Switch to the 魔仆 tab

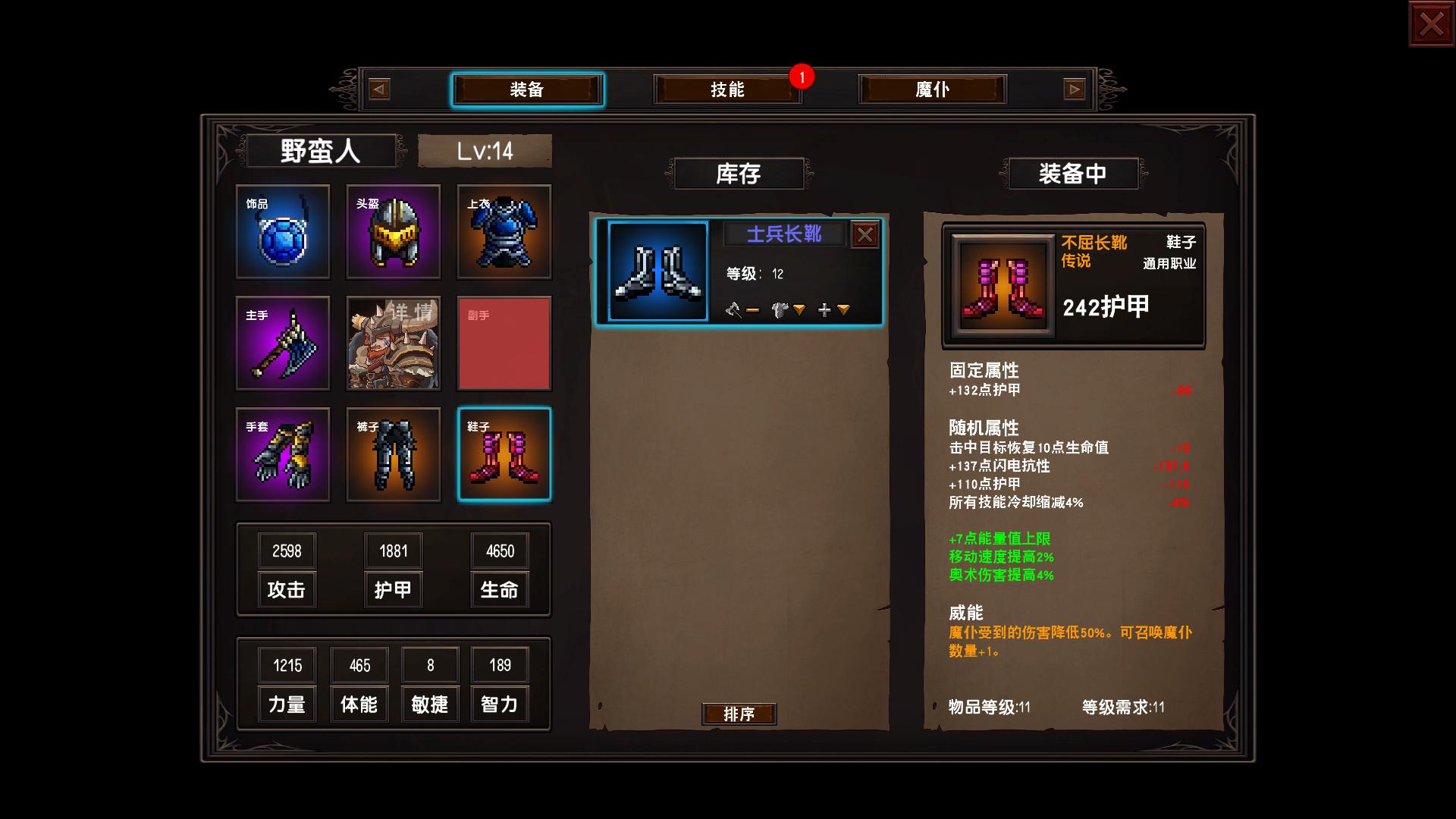point(931,89)
